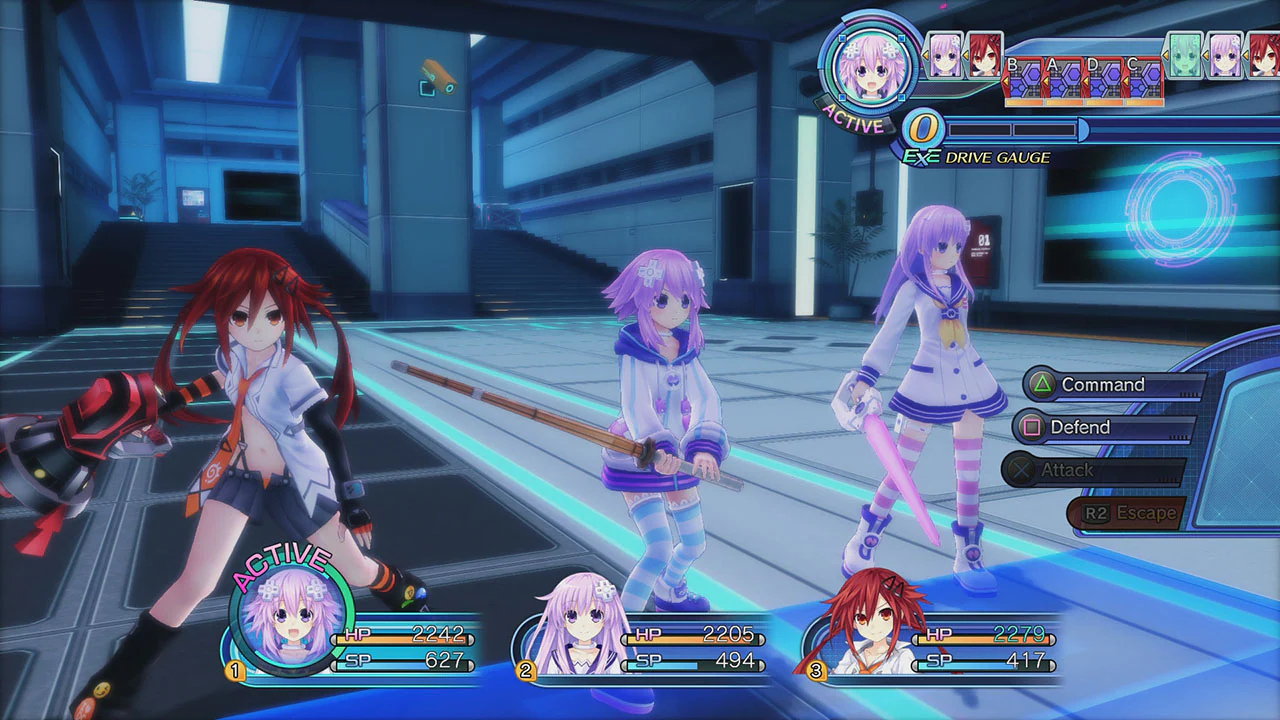This screenshot has height=720, width=1280.
Task: Select the green translucent portrait in turn order
Action: (x=1184, y=55)
